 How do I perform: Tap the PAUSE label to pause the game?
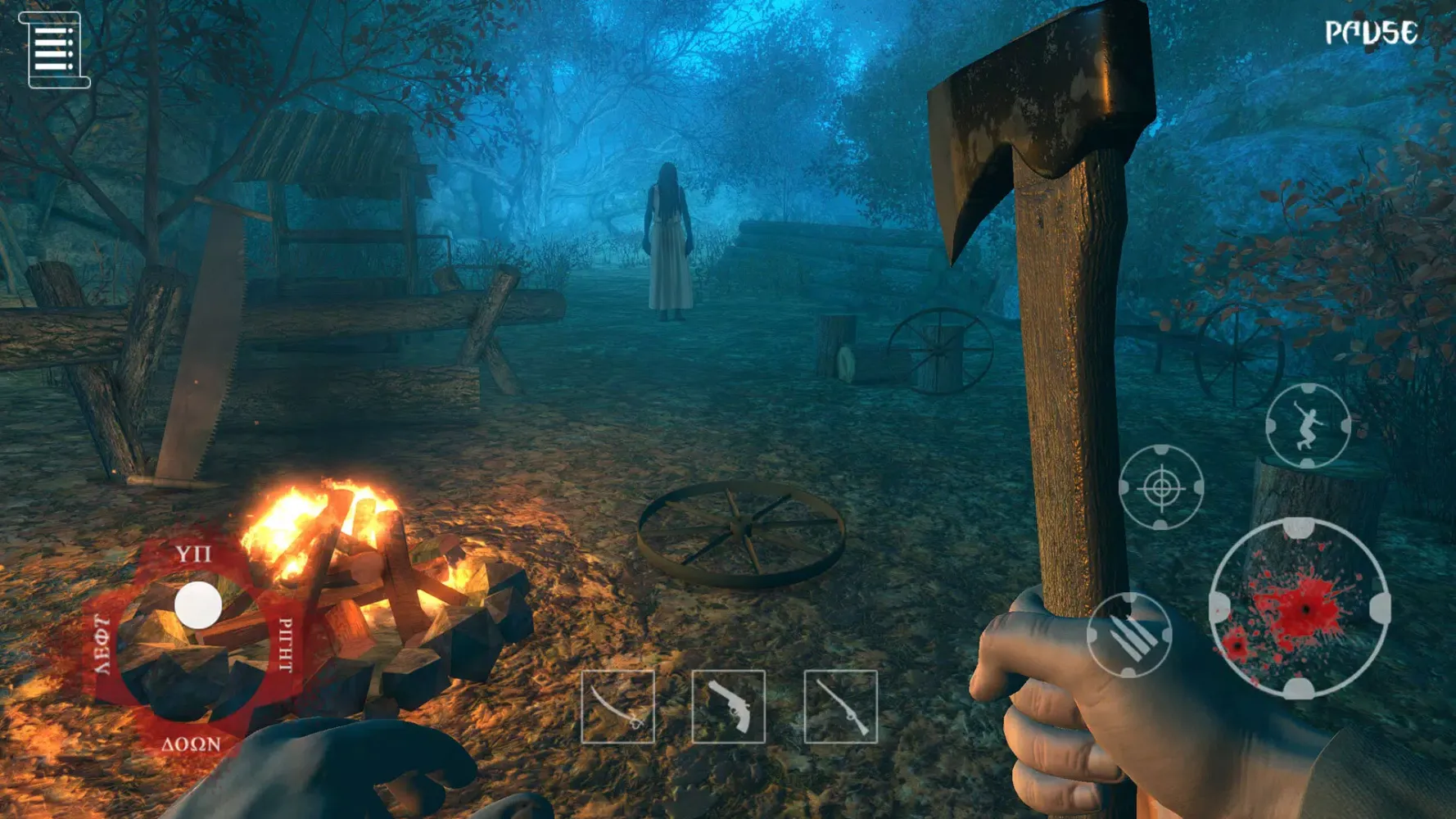(x=1369, y=33)
